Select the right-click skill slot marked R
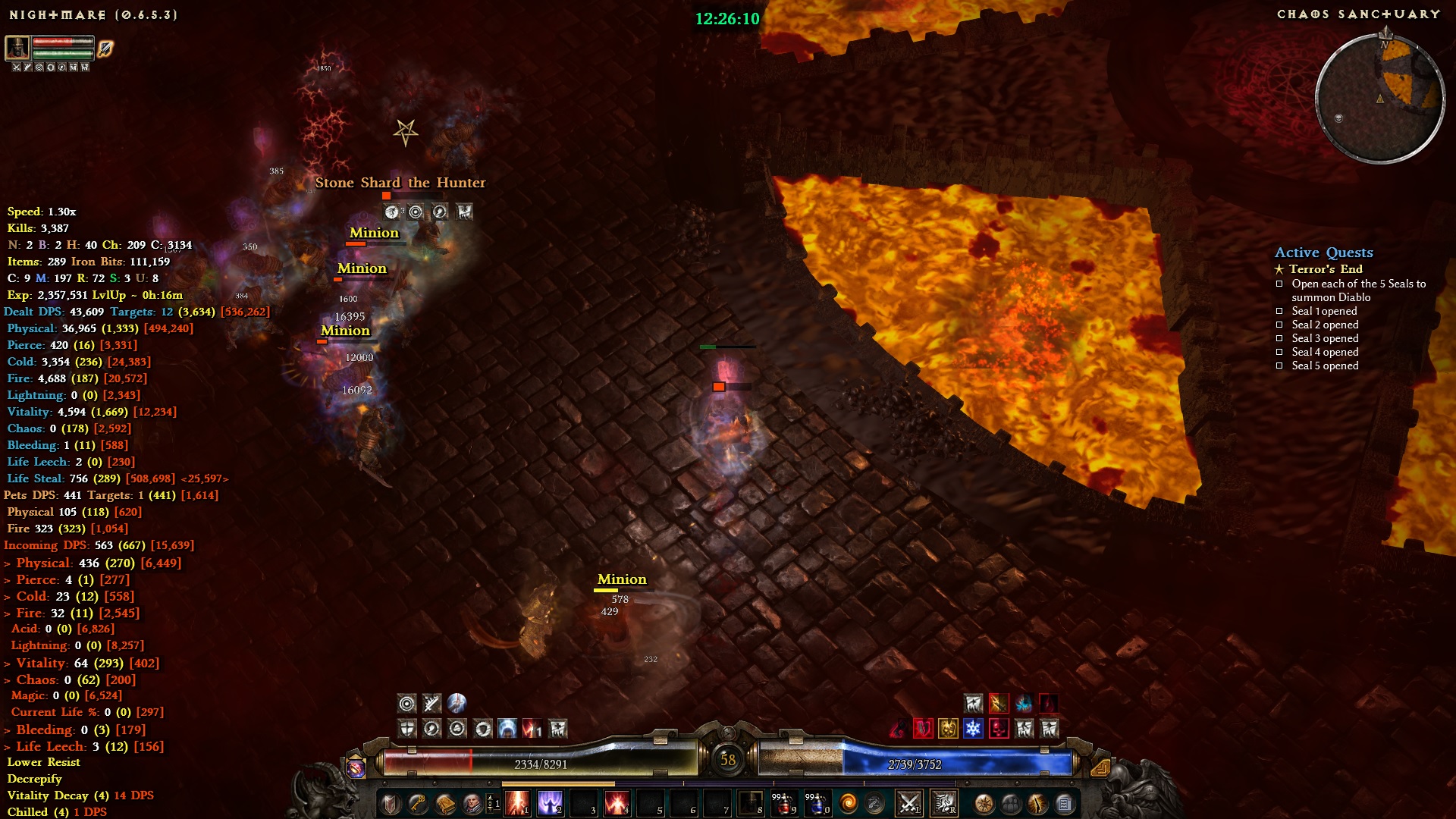 944,802
